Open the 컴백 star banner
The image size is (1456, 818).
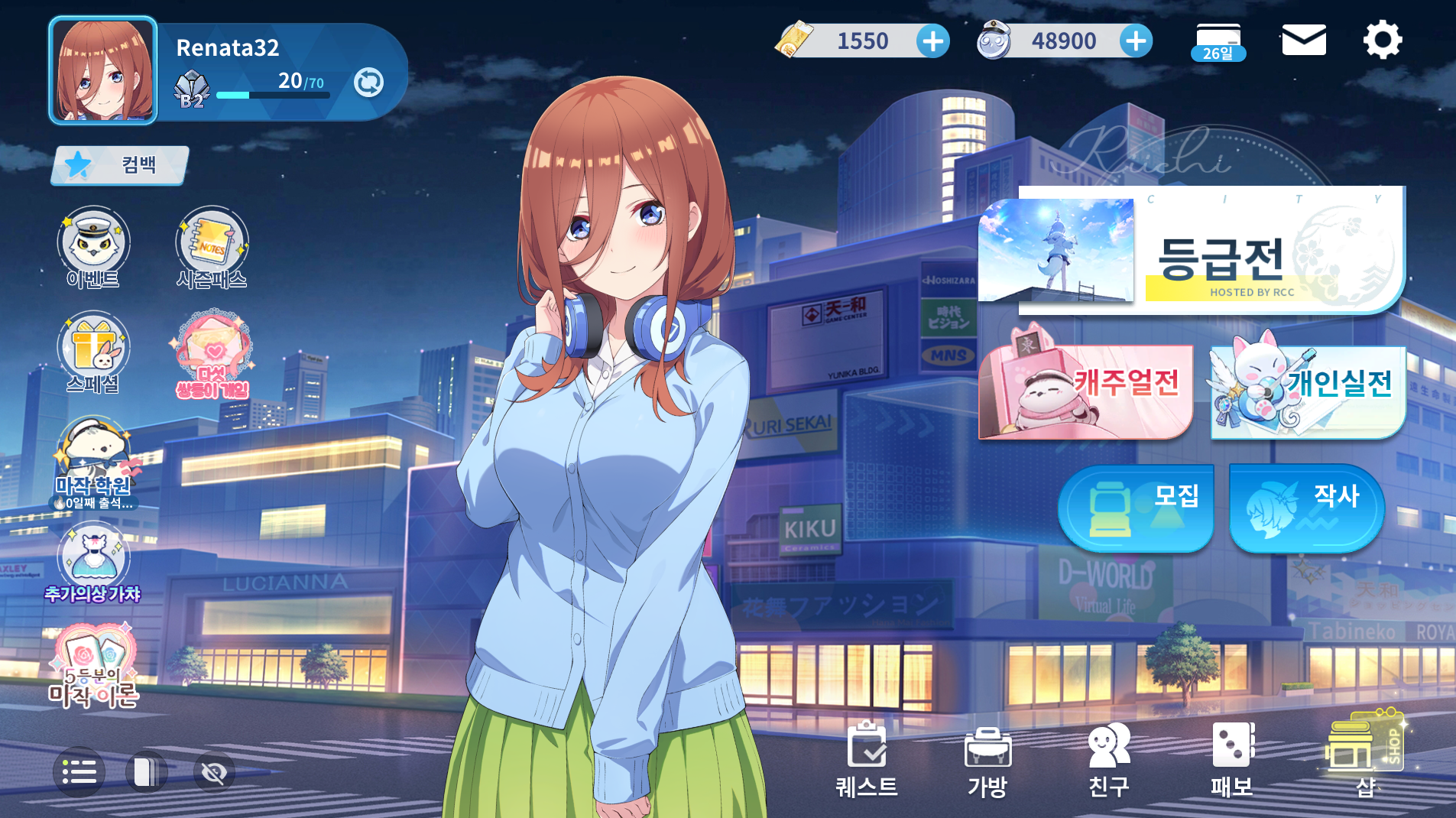[x=120, y=165]
